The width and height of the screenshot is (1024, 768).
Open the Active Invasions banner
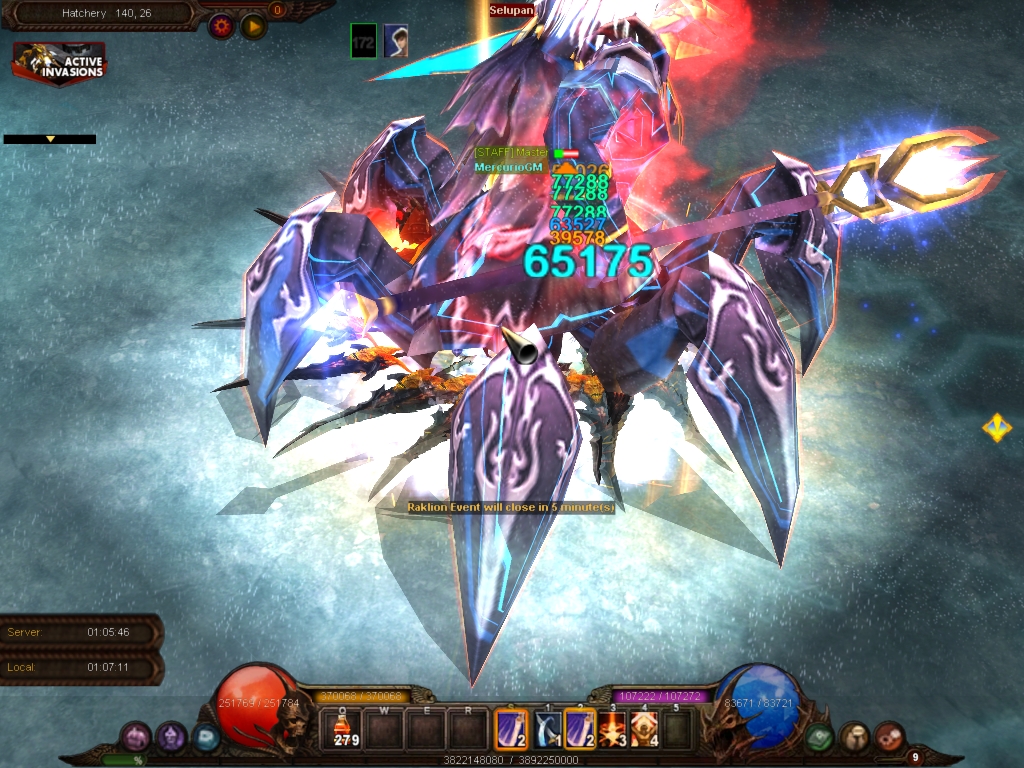59,63
